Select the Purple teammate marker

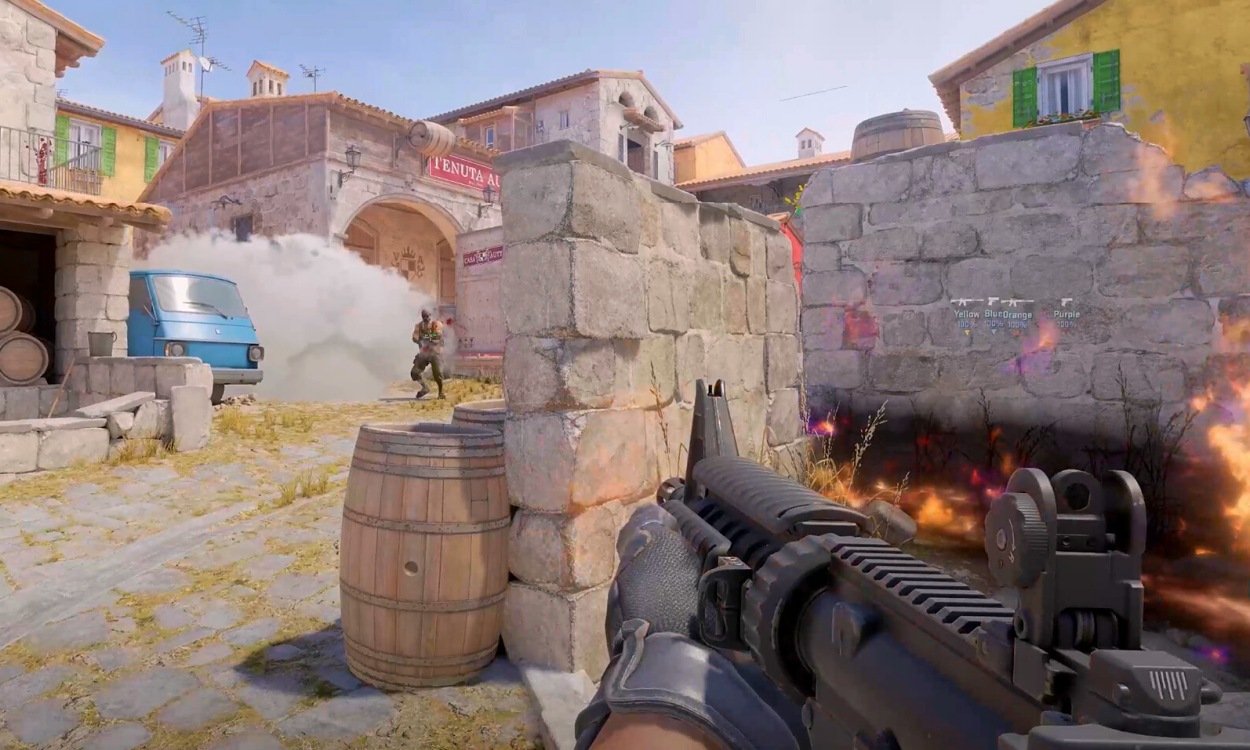(1066, 312)
